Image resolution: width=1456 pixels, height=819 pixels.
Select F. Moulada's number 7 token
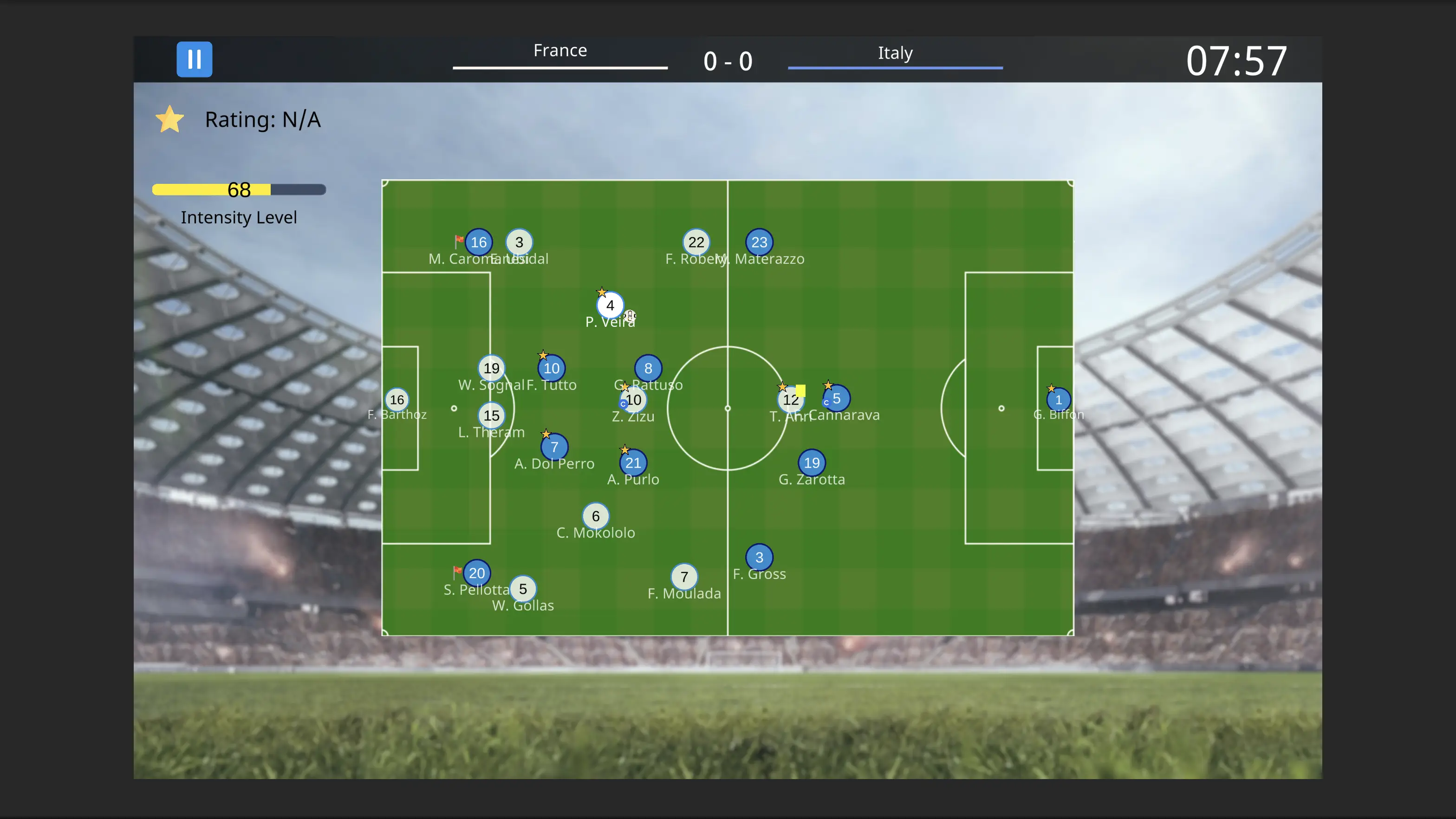(x=684, y=577)
